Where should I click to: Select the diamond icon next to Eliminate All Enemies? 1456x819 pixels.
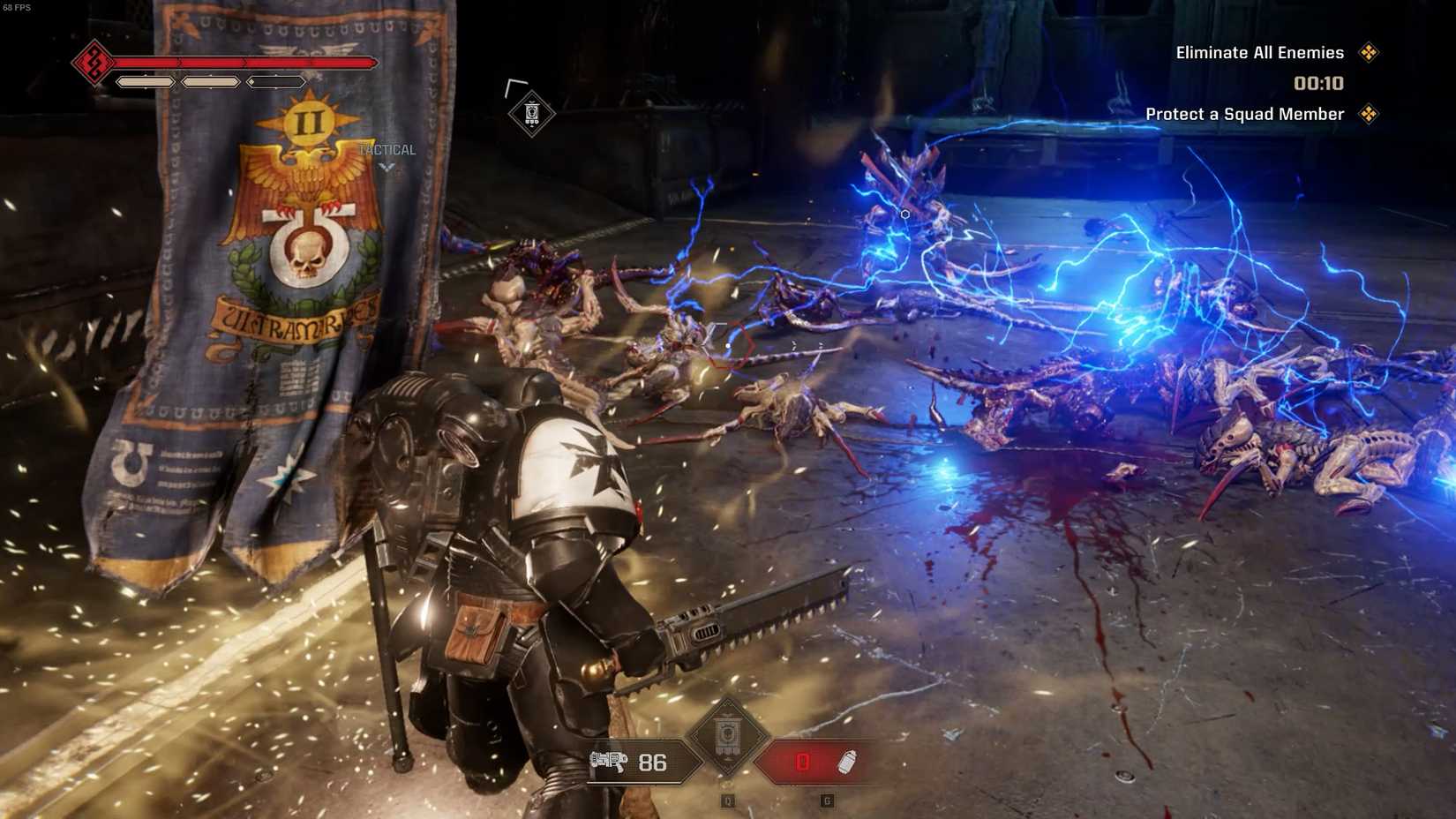[1370, 53]
